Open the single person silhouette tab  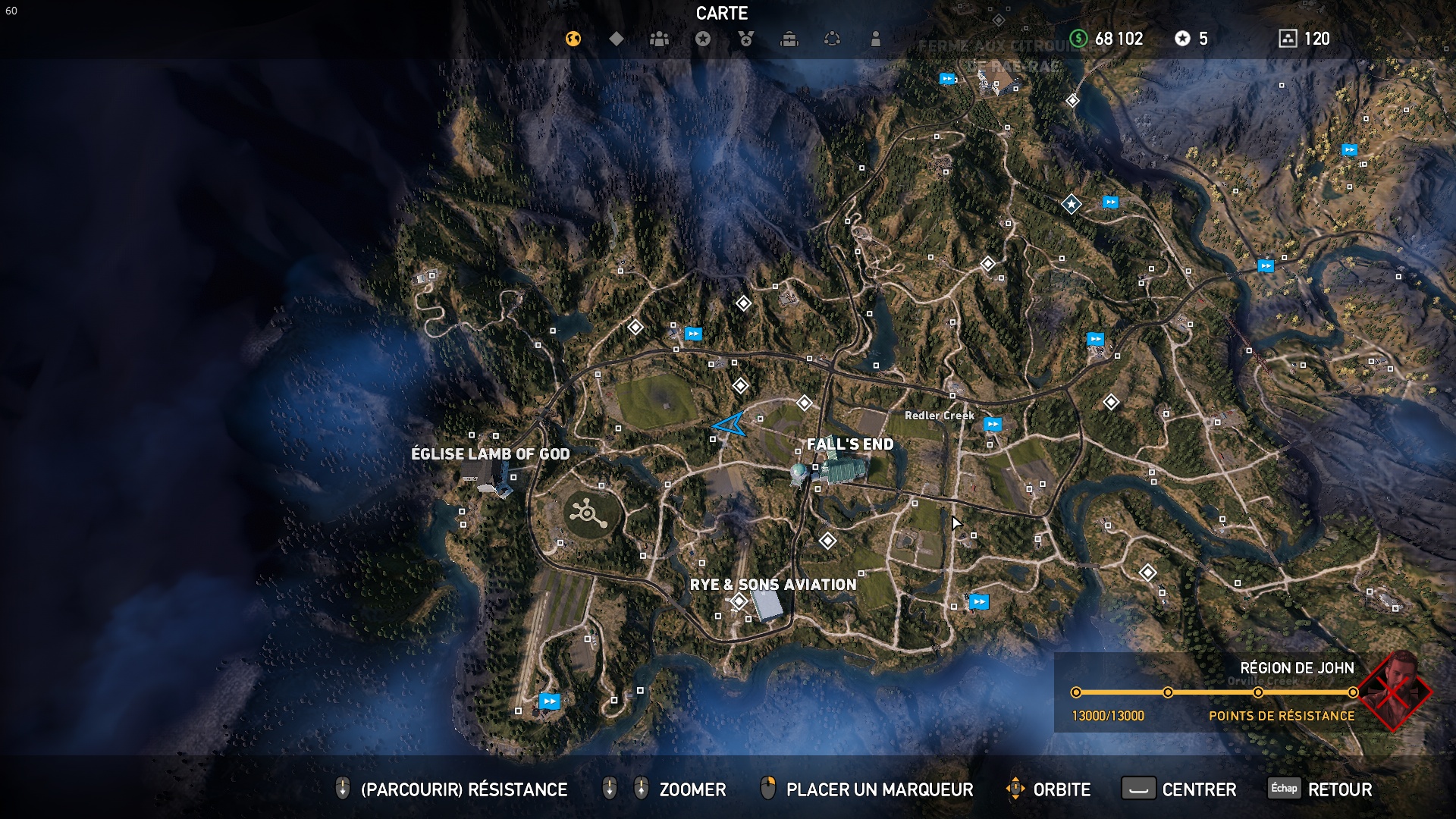876,39
